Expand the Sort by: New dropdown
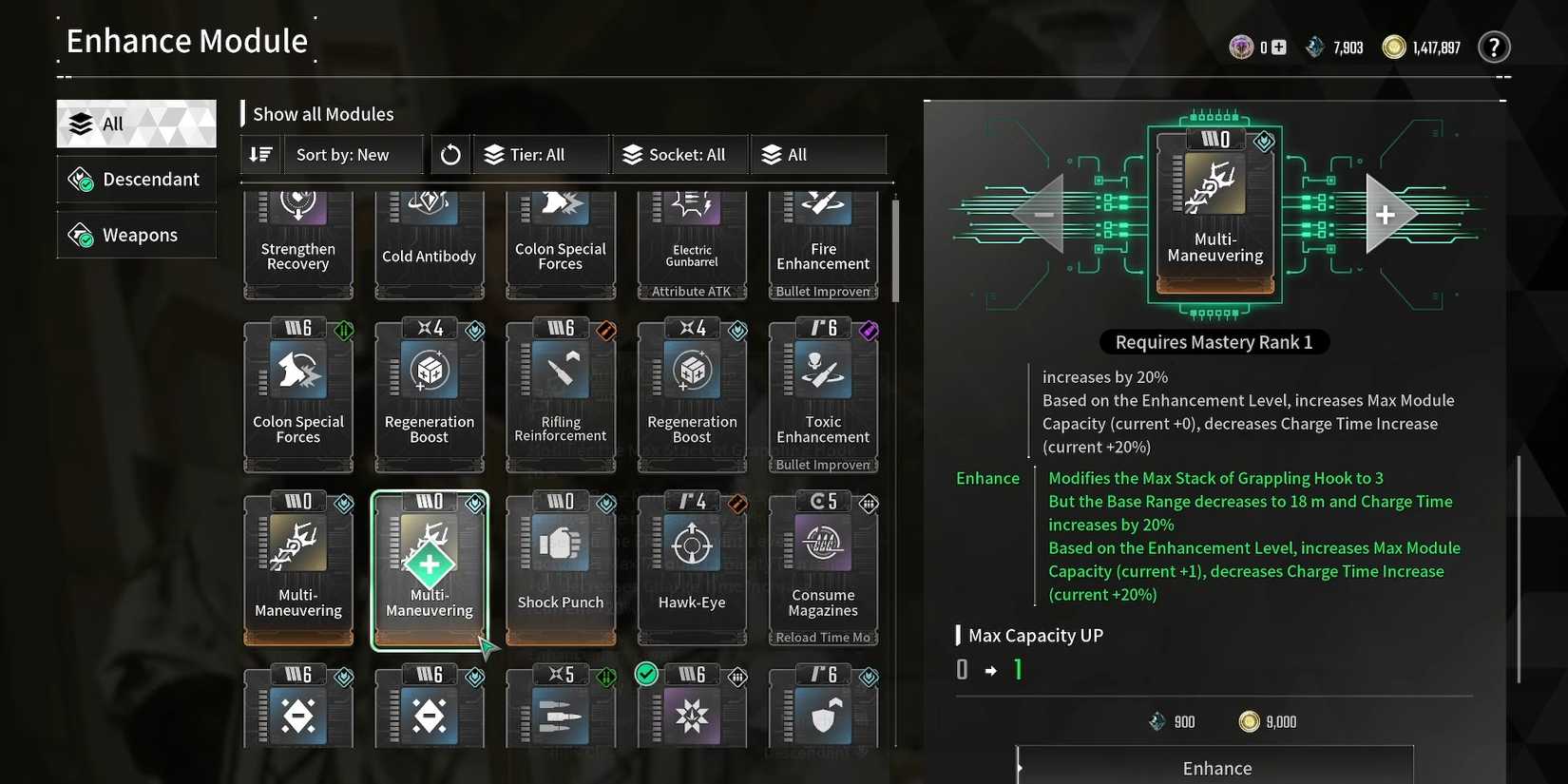Viewport: 1568px width, 784px height. (352, 154)
